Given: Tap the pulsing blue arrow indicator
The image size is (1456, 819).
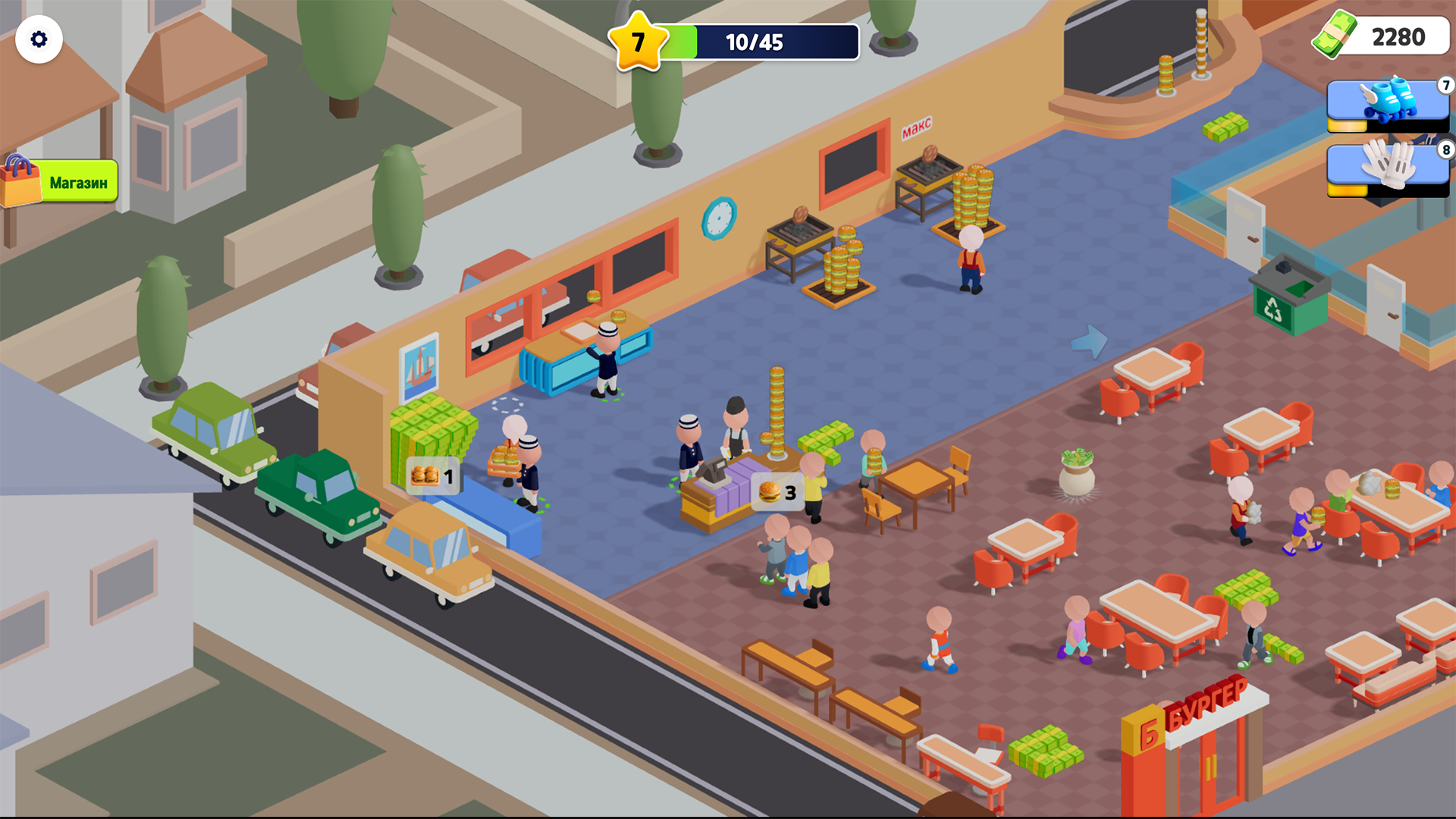Looking at the screenshot, I should coord(1090,340).
